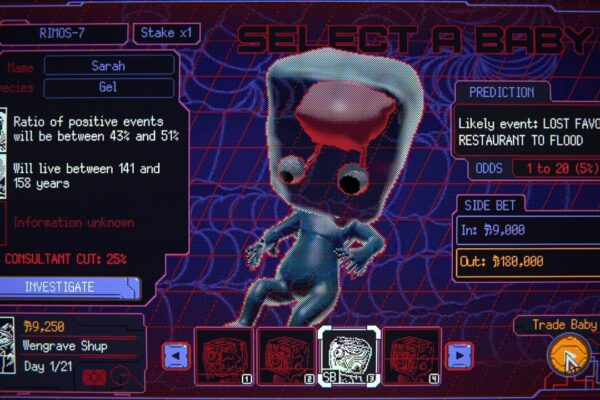Show the next baby with right arrow
600x400 pixels.
pyautogui.click(x=459, y=354)
